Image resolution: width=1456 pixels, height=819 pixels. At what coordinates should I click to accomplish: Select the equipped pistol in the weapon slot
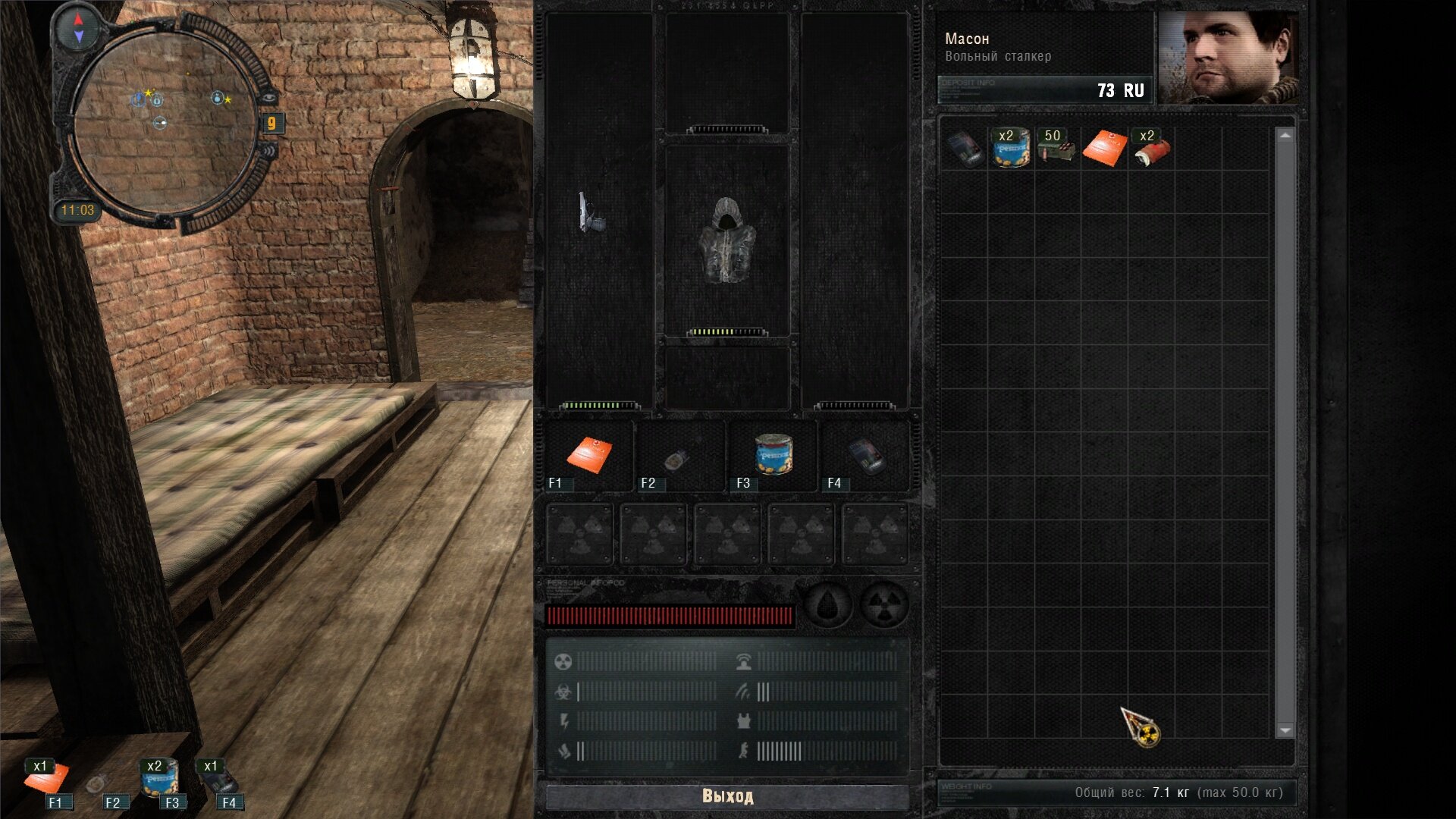(x=591, y=213)
